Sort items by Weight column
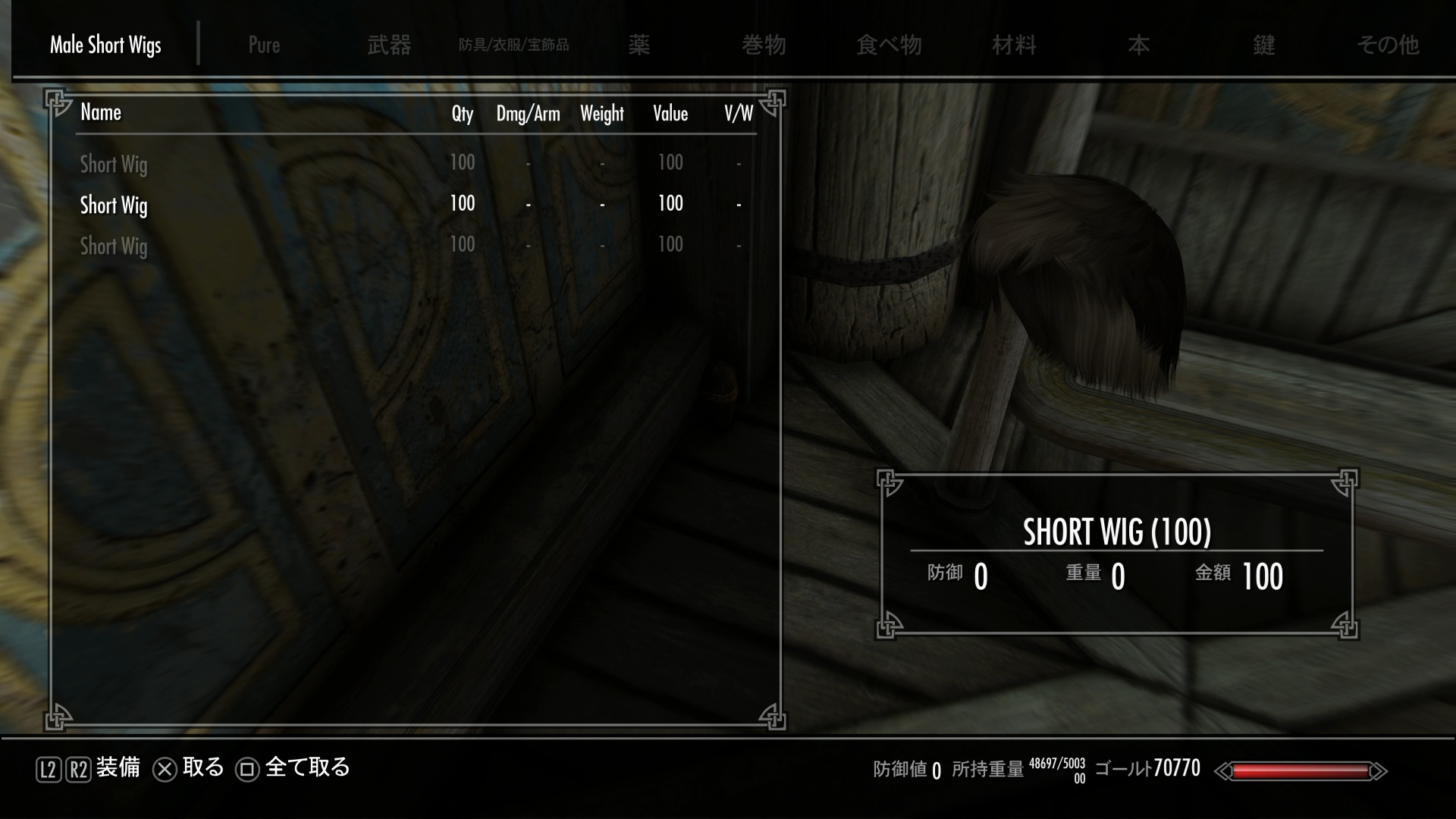The width and height of the screenshot is (1456, 819). tap(602, 114)
